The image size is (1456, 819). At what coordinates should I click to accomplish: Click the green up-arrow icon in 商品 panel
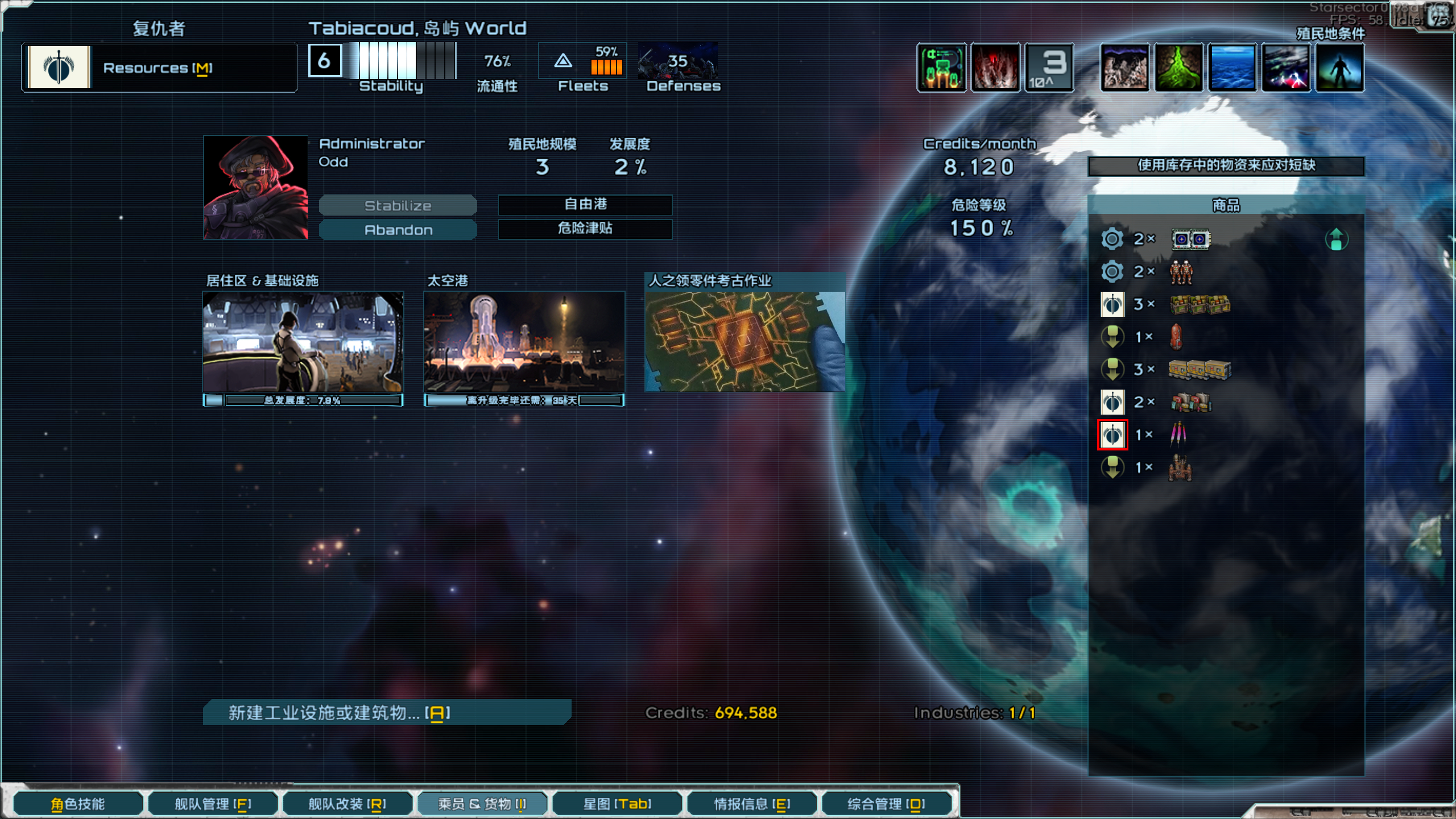pos(1337,239)
